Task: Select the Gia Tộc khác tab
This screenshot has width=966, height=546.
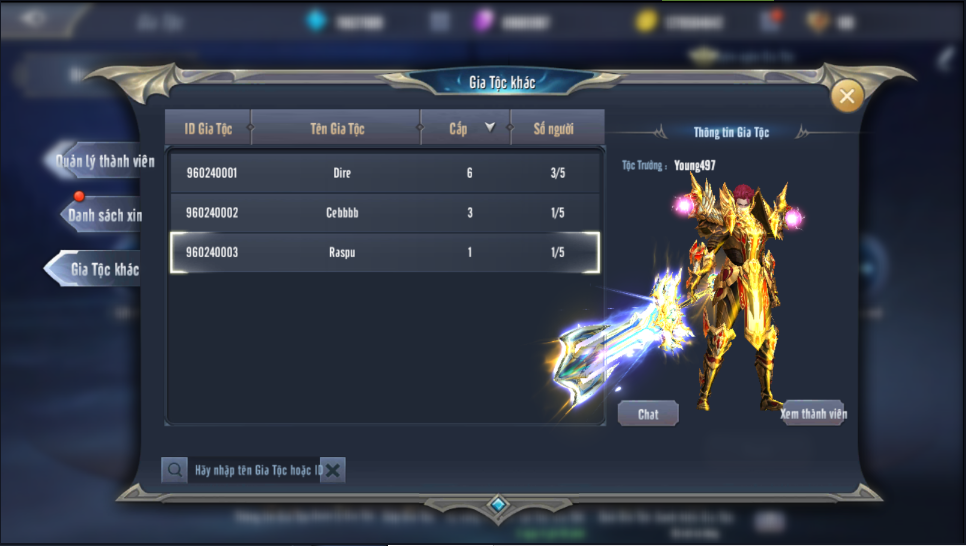Action: point(102,269)
